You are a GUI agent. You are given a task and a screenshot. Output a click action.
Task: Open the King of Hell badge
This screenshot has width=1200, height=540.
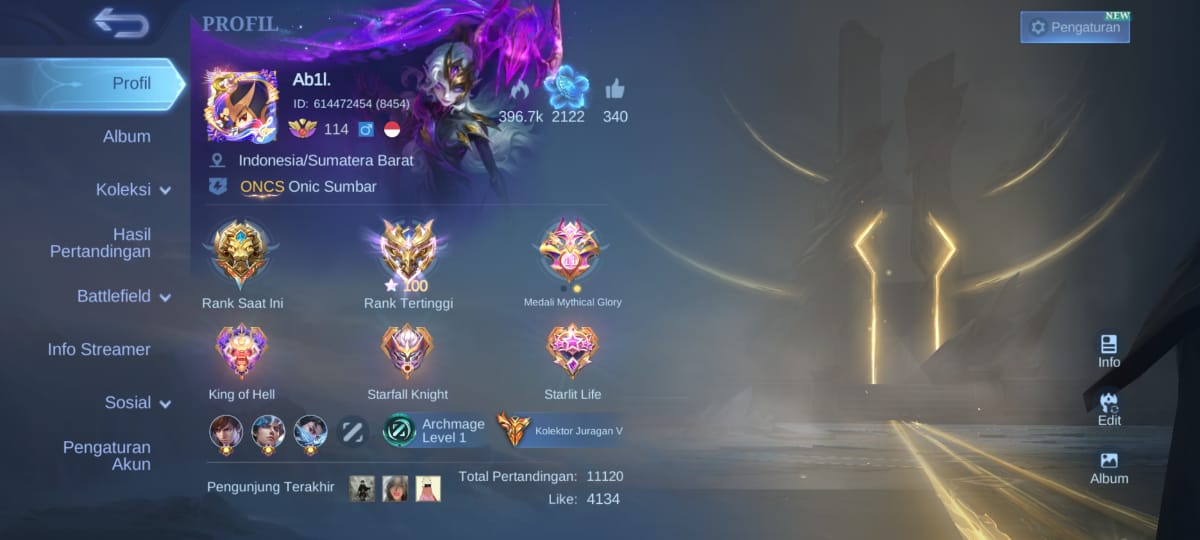coord(242,351)
